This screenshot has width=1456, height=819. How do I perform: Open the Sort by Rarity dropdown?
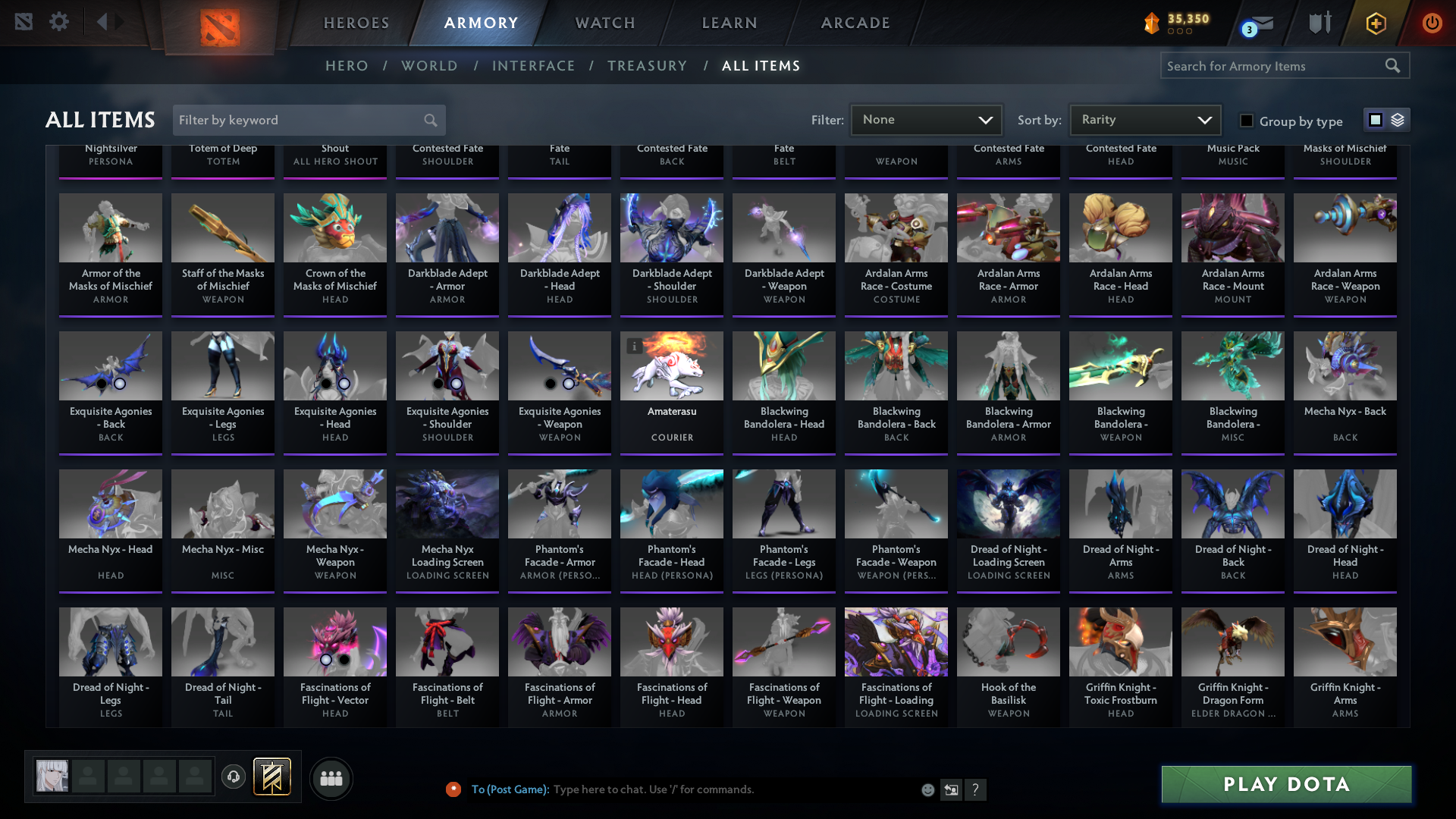click(1144, 119)
